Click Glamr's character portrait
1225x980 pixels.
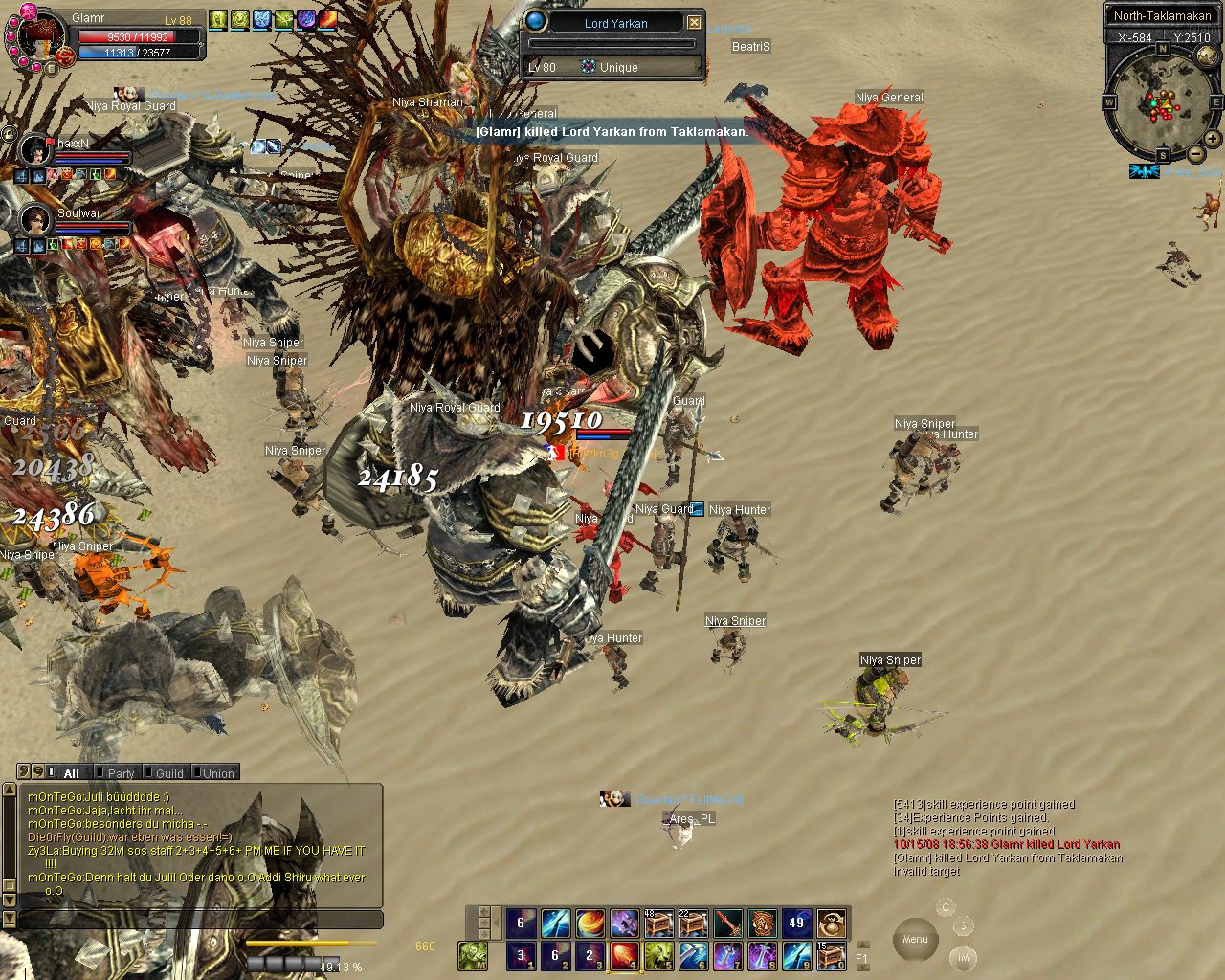[38, 38]
